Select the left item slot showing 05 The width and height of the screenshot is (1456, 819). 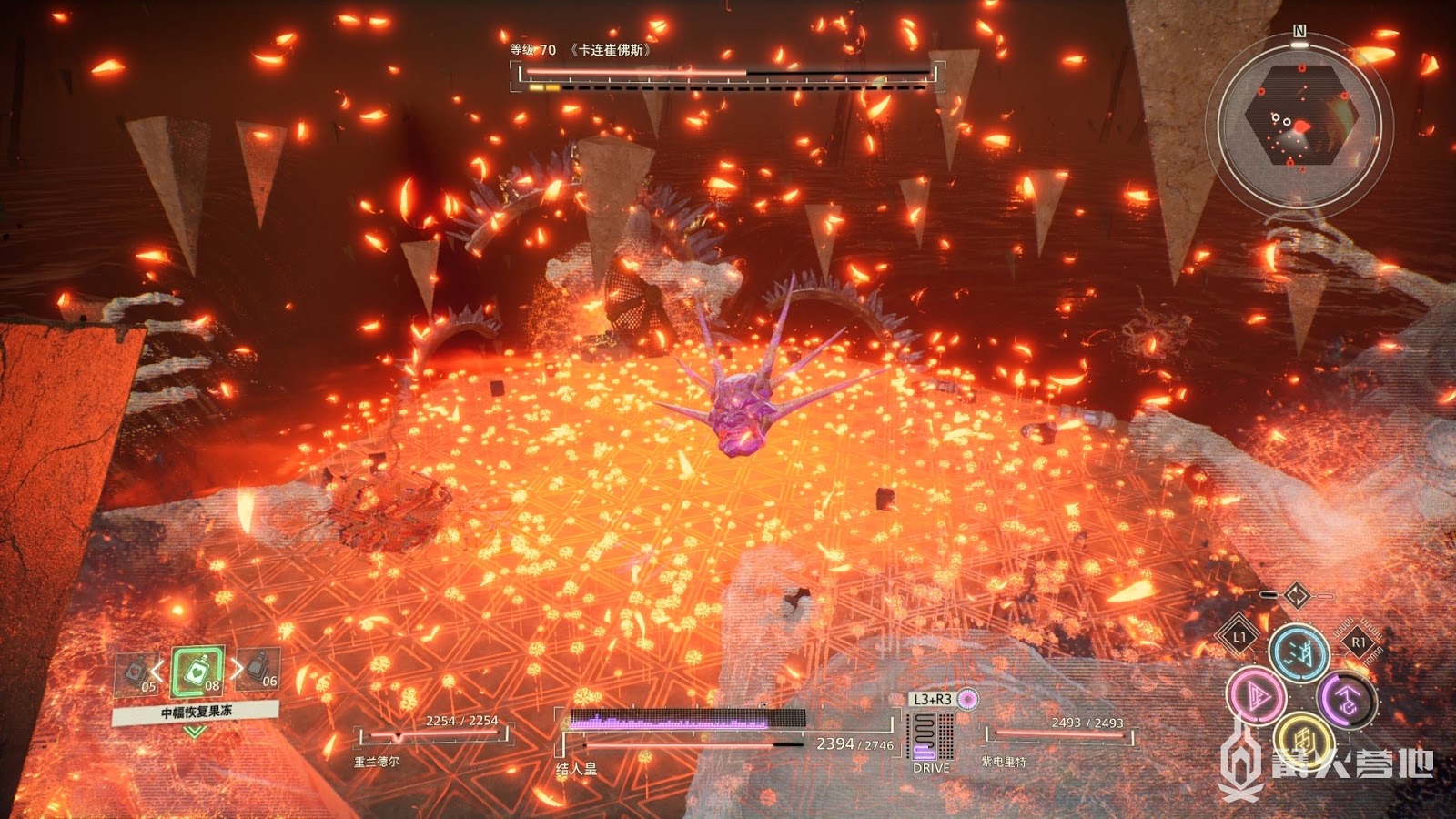click(137, 673)
